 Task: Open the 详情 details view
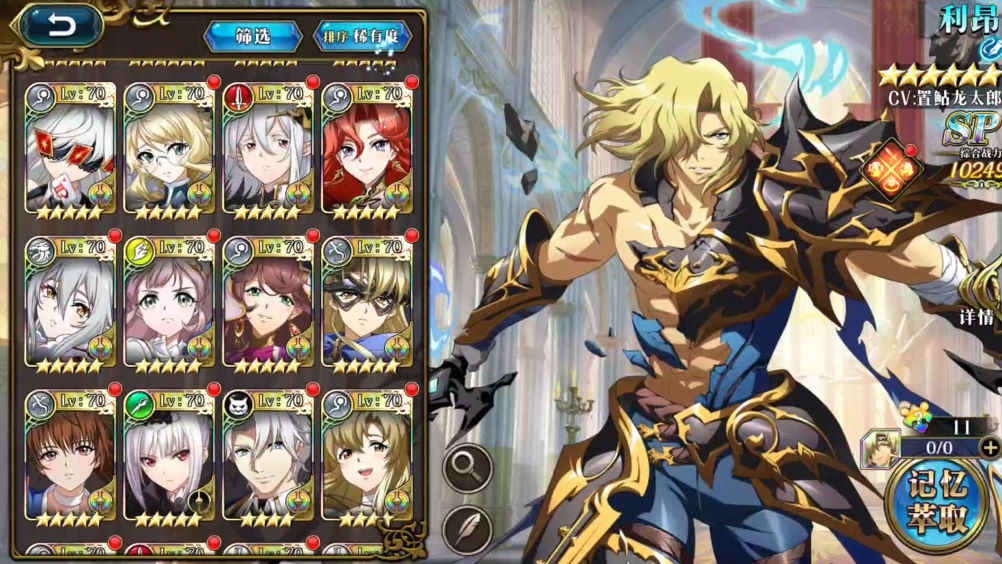click(x=976, y=318)
